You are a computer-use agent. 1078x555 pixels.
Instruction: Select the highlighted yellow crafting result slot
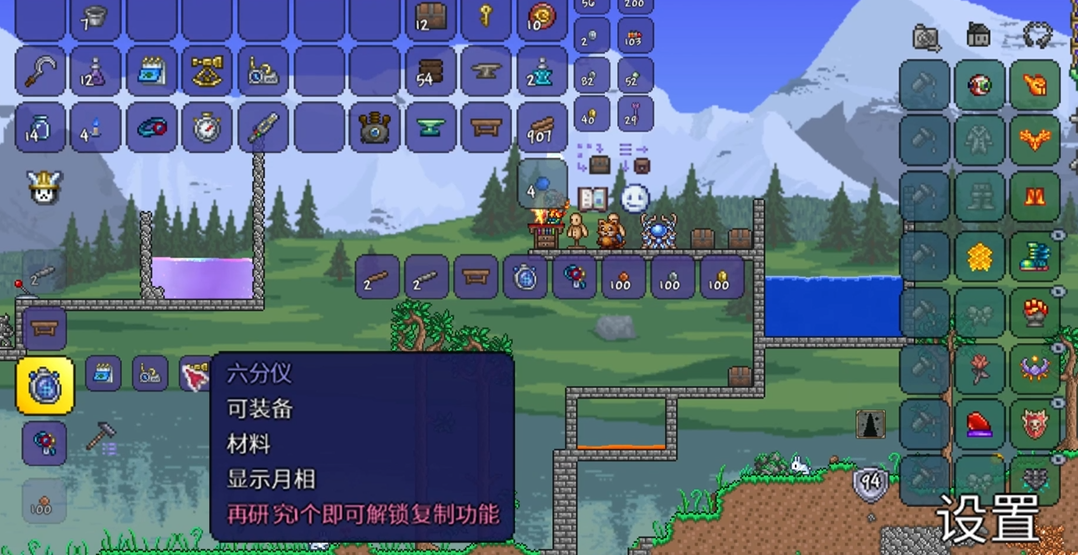[x=45, y=385]
